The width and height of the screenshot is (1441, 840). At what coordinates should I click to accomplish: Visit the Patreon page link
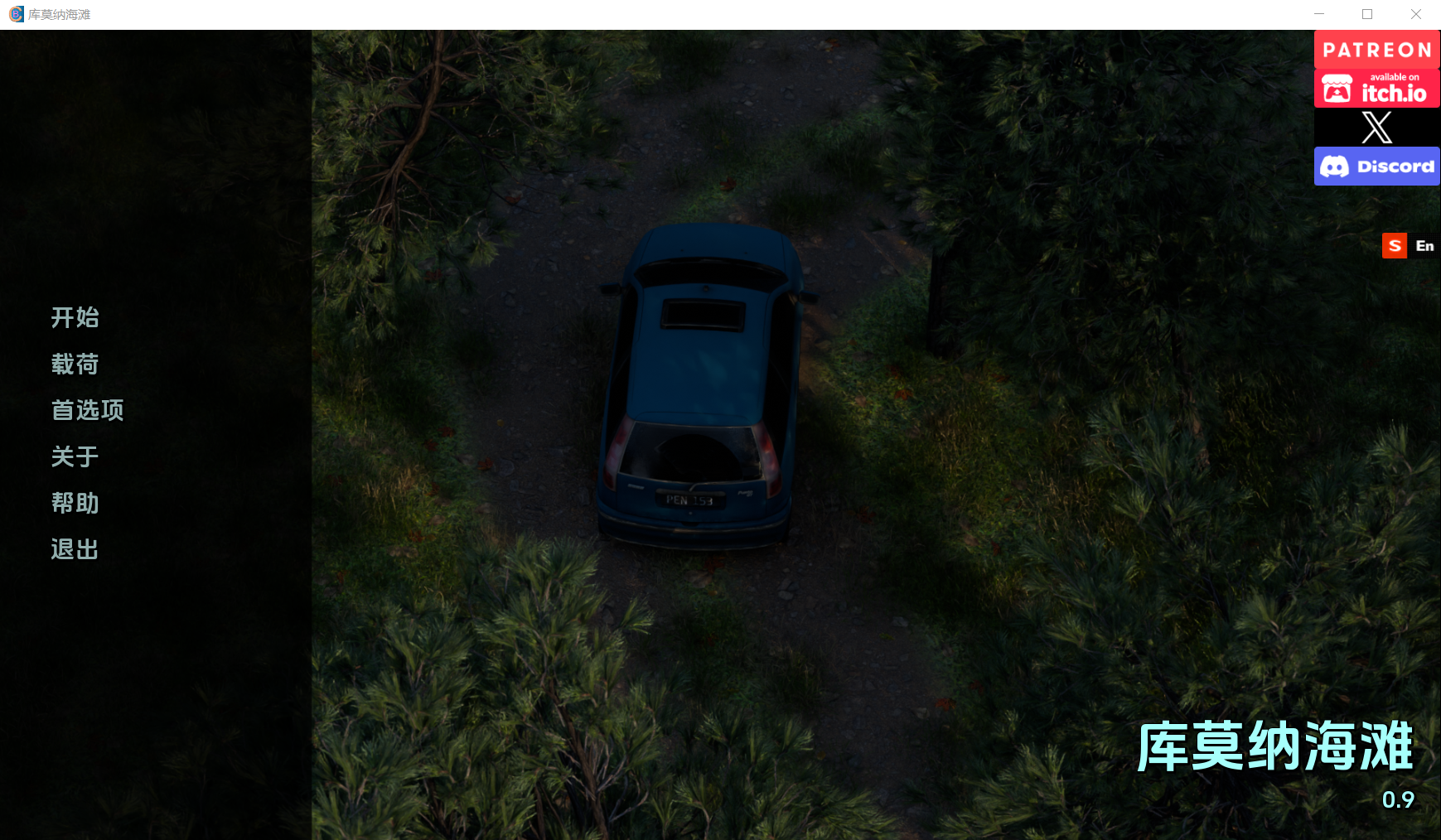pos(1376,50)
